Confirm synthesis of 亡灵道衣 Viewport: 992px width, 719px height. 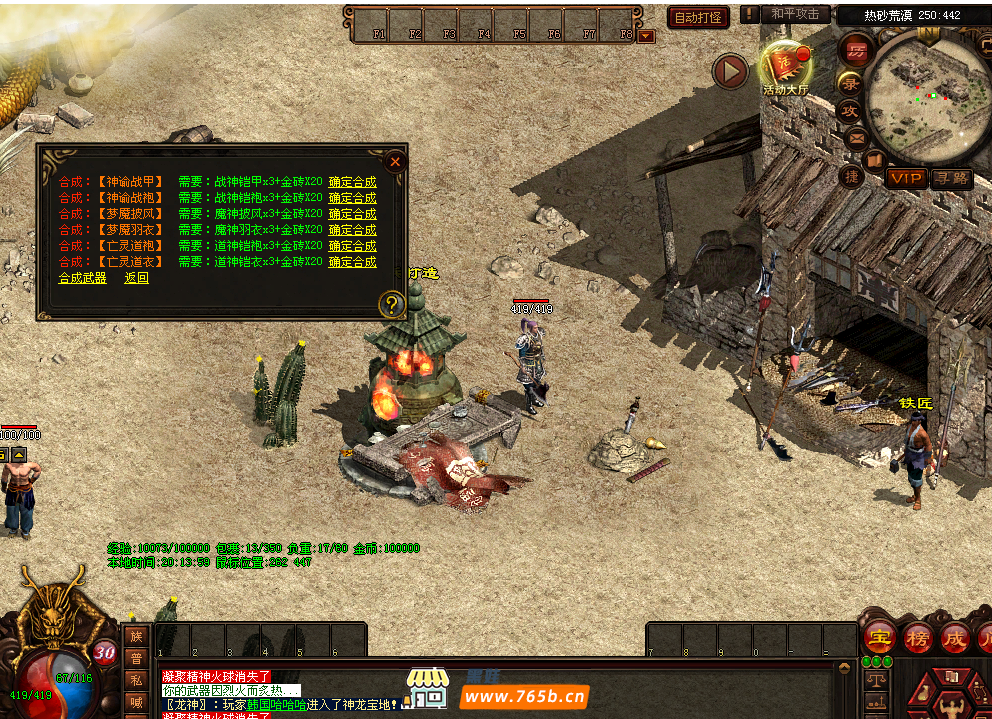352,262
